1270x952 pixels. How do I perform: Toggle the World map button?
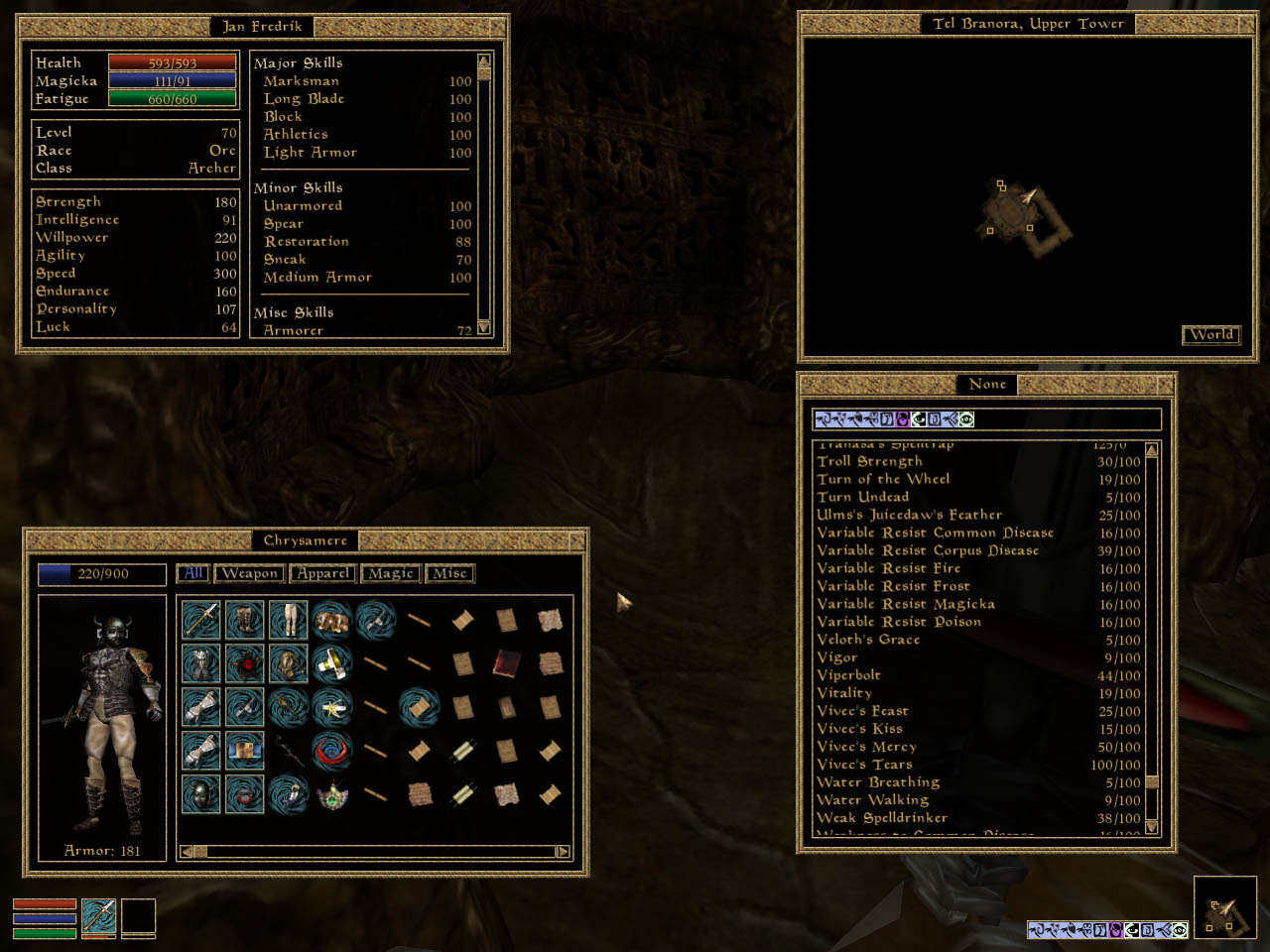(1211, 335)
